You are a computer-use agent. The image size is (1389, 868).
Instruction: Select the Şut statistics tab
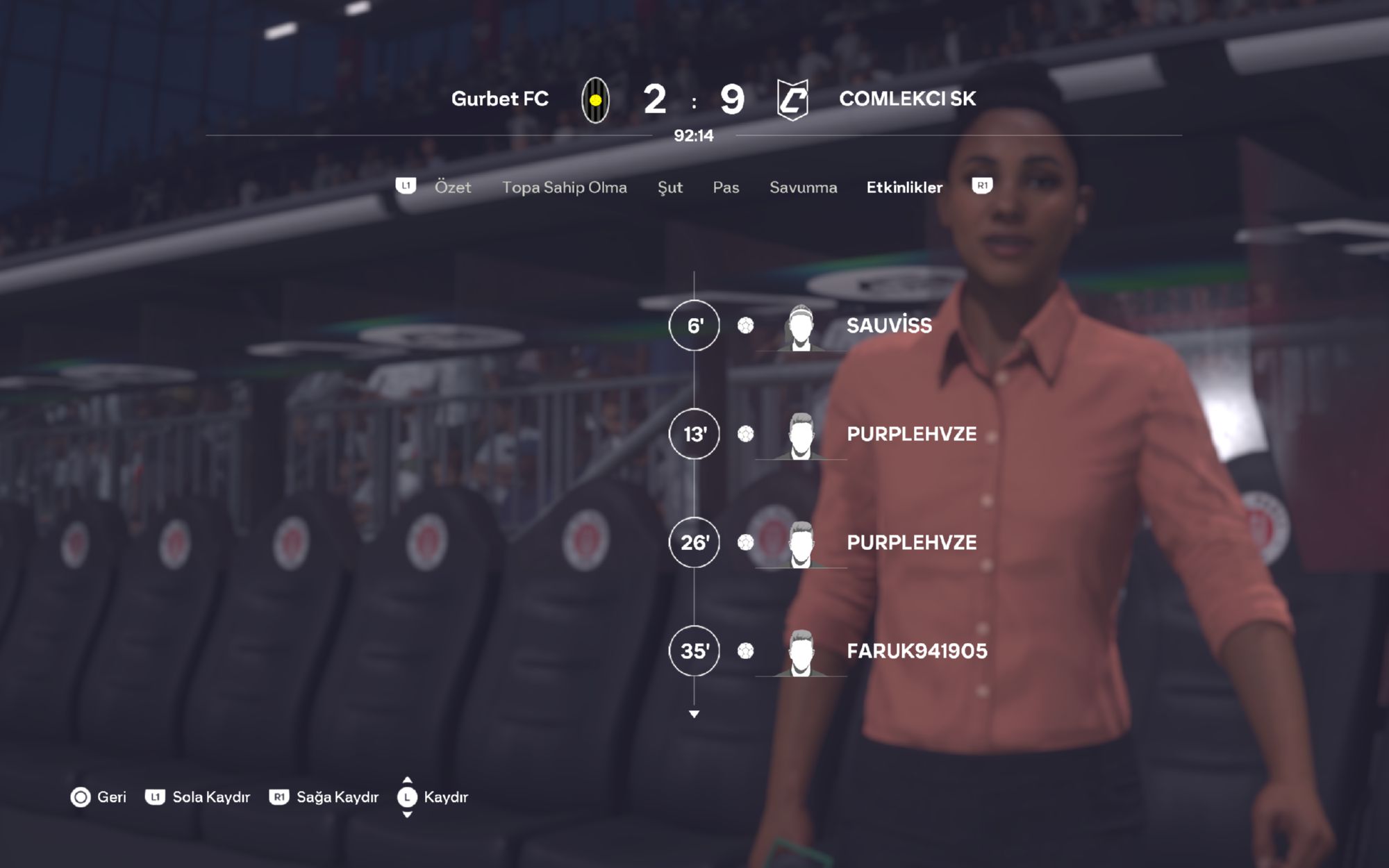click(669, 187)
